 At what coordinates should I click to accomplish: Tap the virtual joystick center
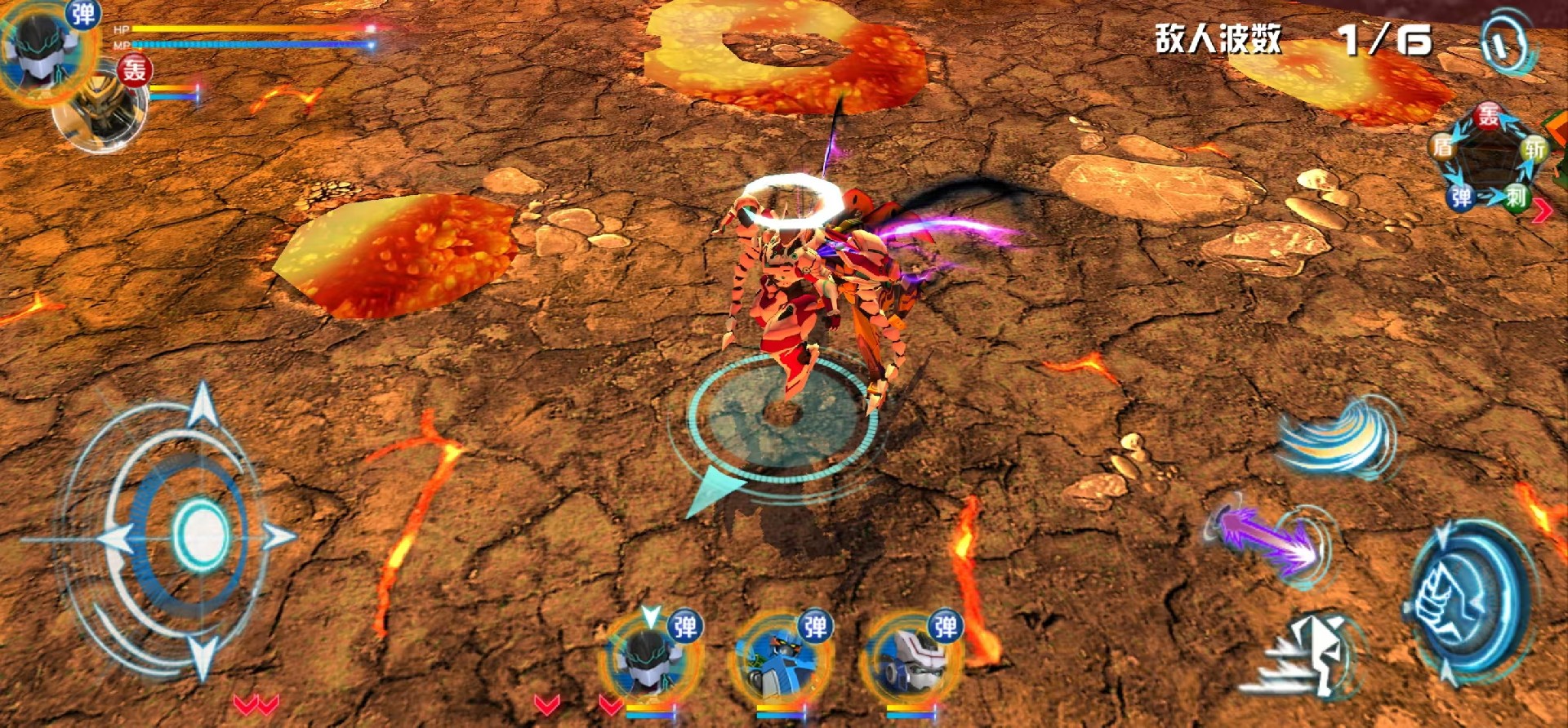199,535
